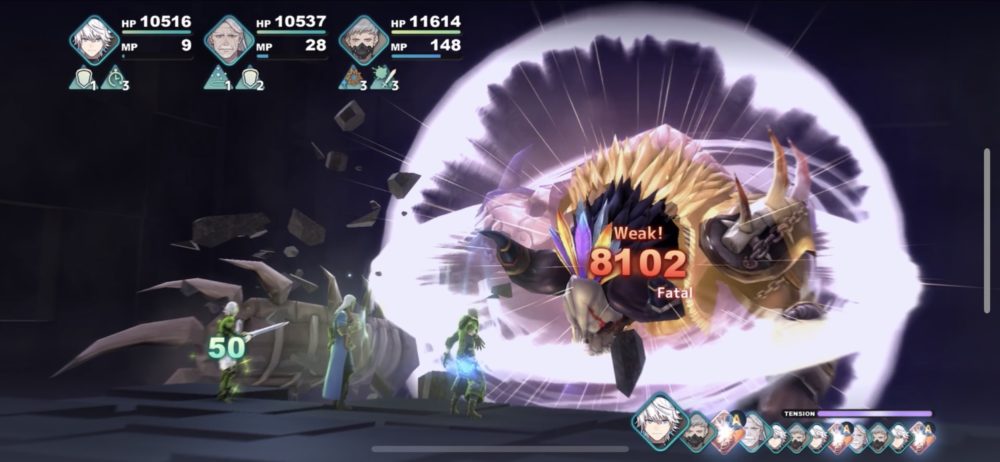Select the white-haired hero's party portrait

[x=94, y=40]
